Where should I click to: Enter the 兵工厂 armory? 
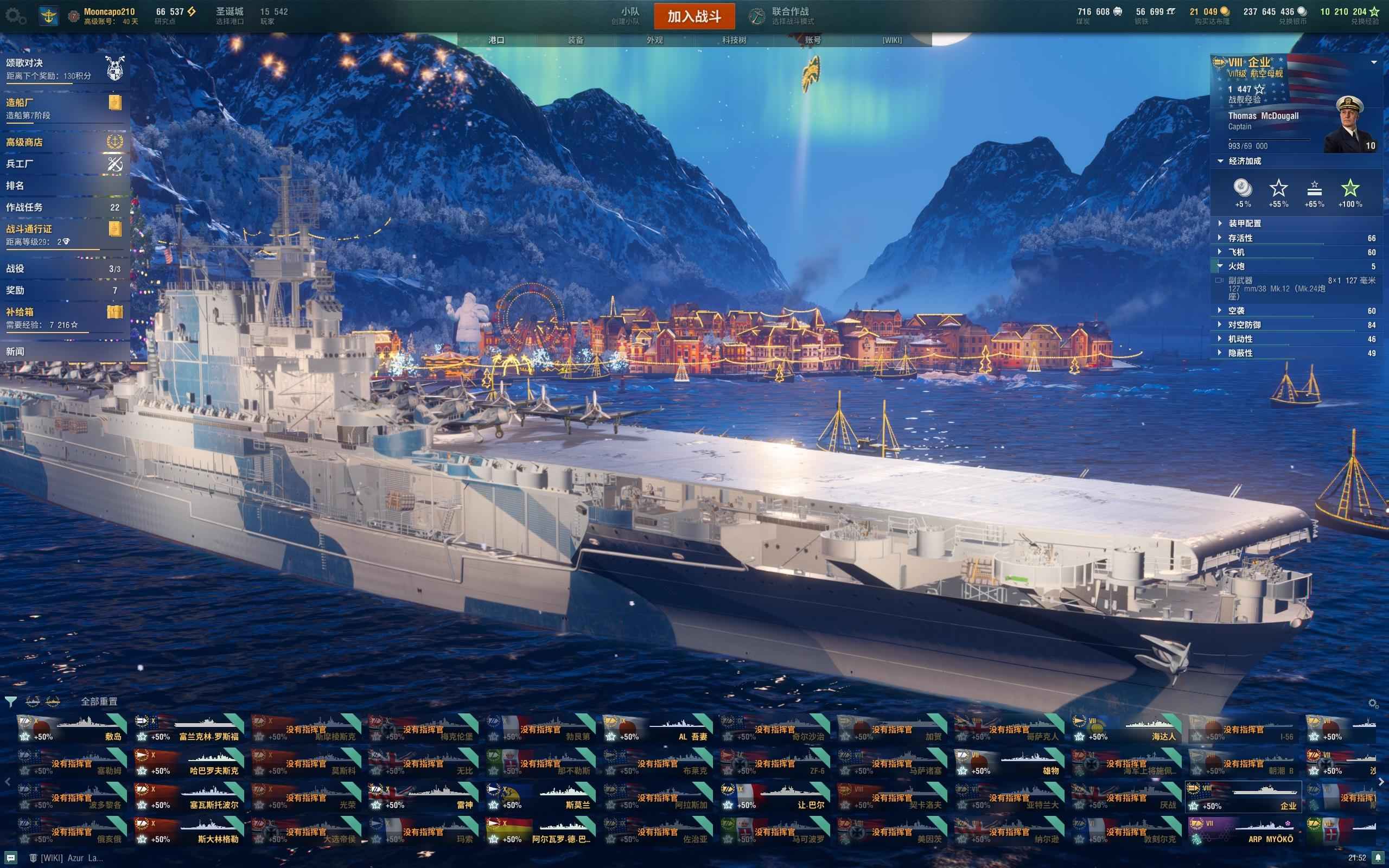coord(63,164)
